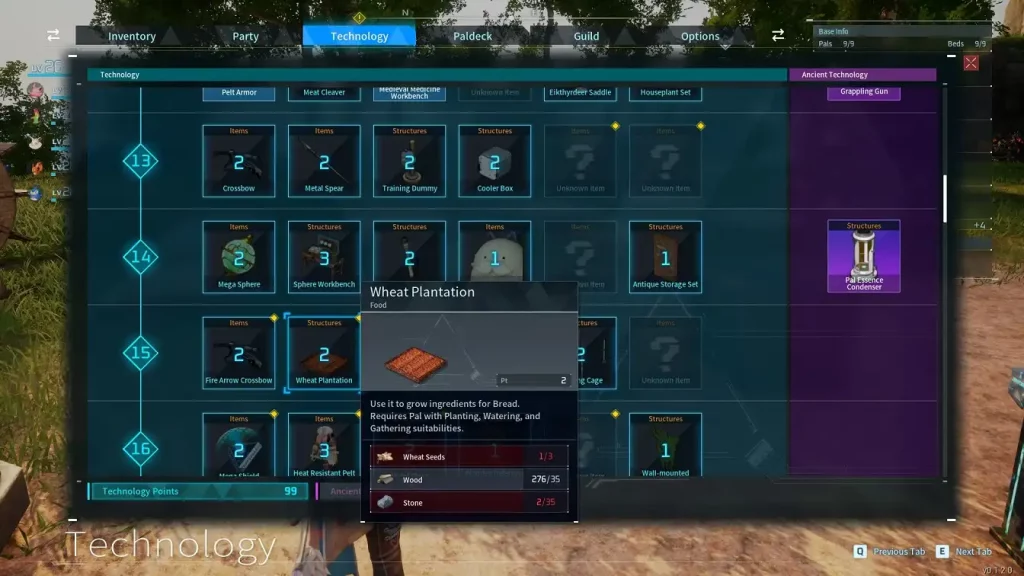This screenshot has width=1024, height=576.
Task: Unlock the Antique Storage Set
Action: [666, 257]
